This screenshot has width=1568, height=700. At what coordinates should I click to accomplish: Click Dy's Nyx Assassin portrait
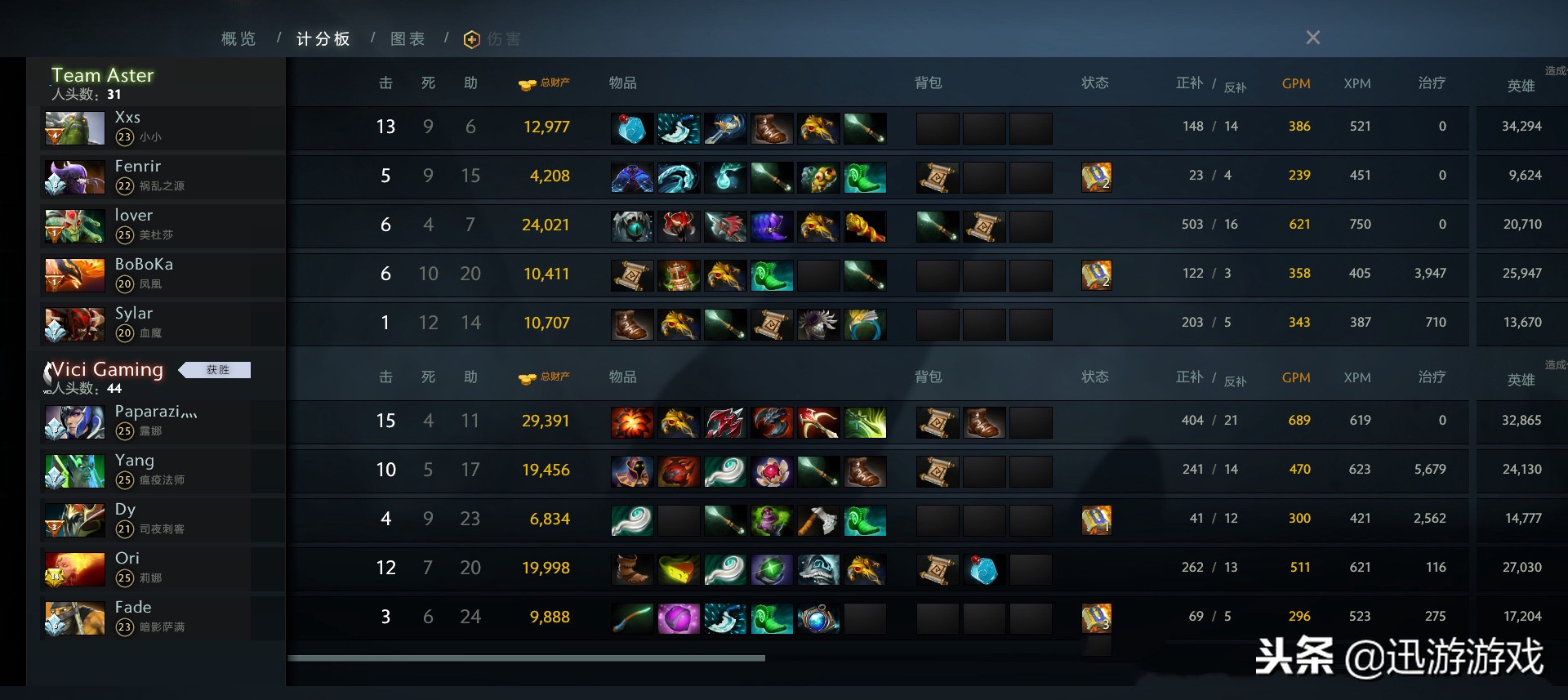74,520
